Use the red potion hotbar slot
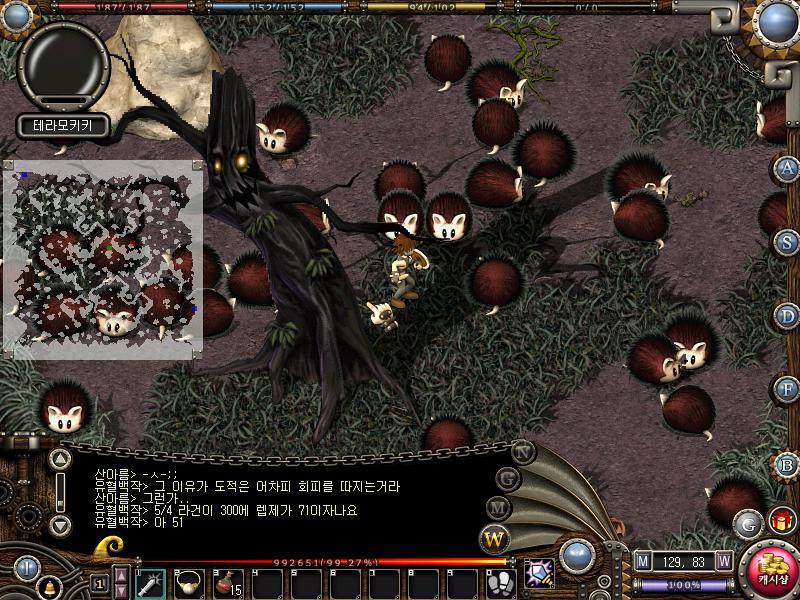Image resolution: width=800 pixels, height=600 pixels. [x=228, y=582]
